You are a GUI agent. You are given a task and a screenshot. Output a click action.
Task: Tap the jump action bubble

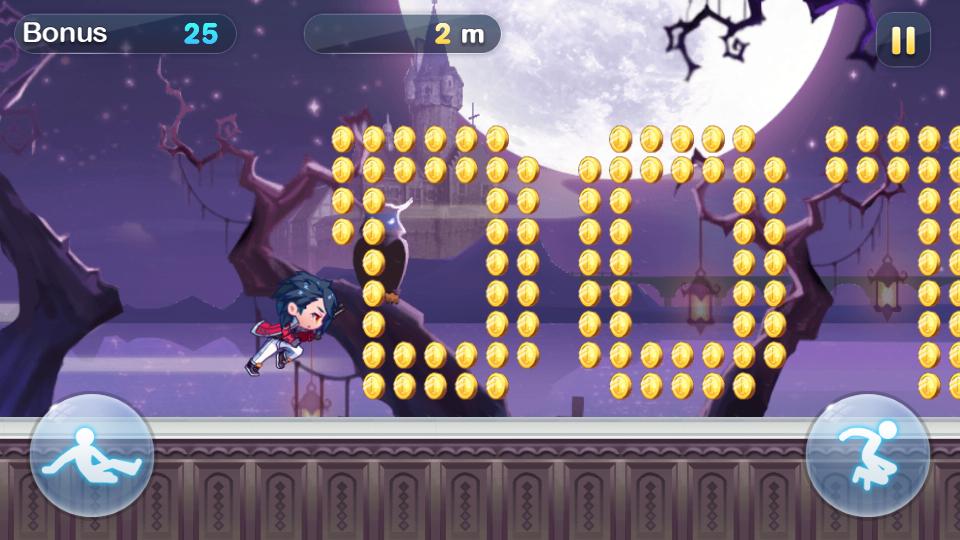tap(867, 455)
